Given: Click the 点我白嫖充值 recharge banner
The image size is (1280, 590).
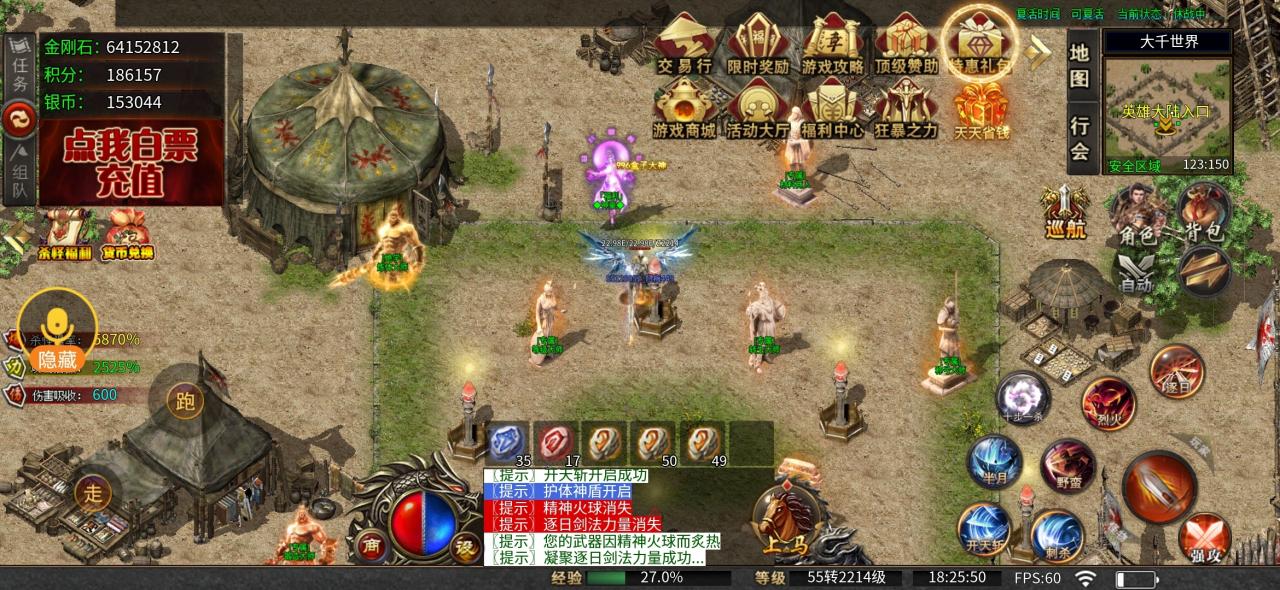Looking at the screenshot, I should click(x=131, y=162).
